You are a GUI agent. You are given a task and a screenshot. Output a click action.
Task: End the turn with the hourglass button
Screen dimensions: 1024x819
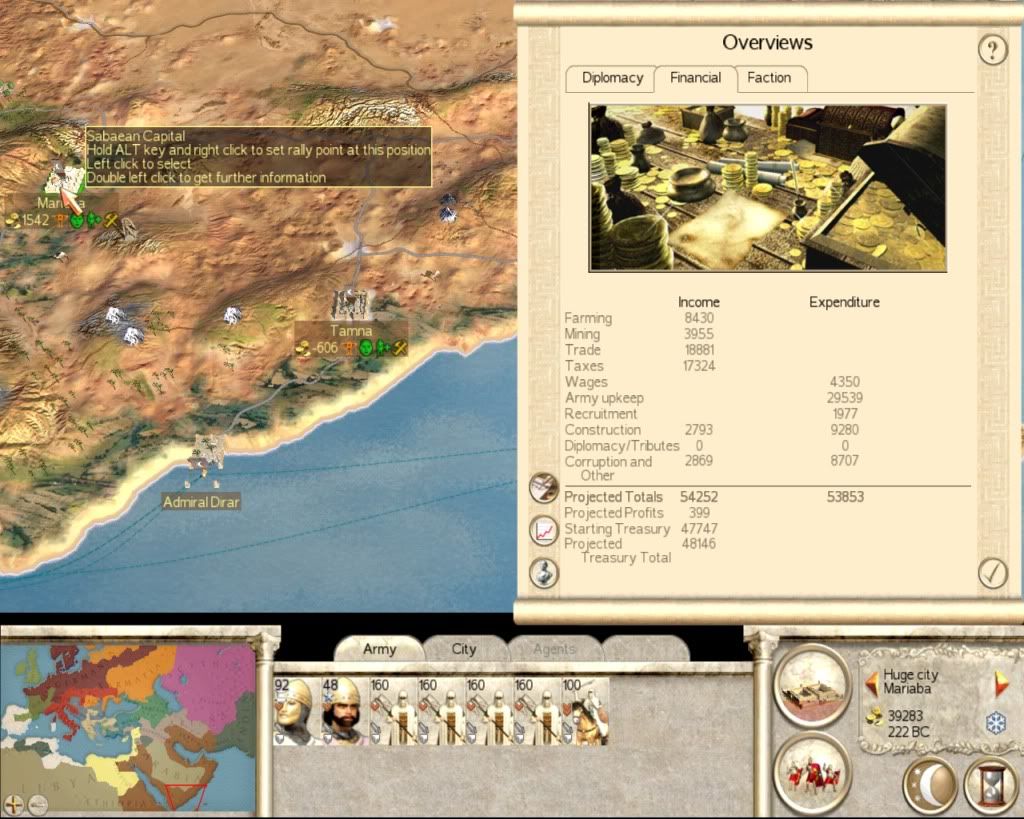[x=991, y=787]
